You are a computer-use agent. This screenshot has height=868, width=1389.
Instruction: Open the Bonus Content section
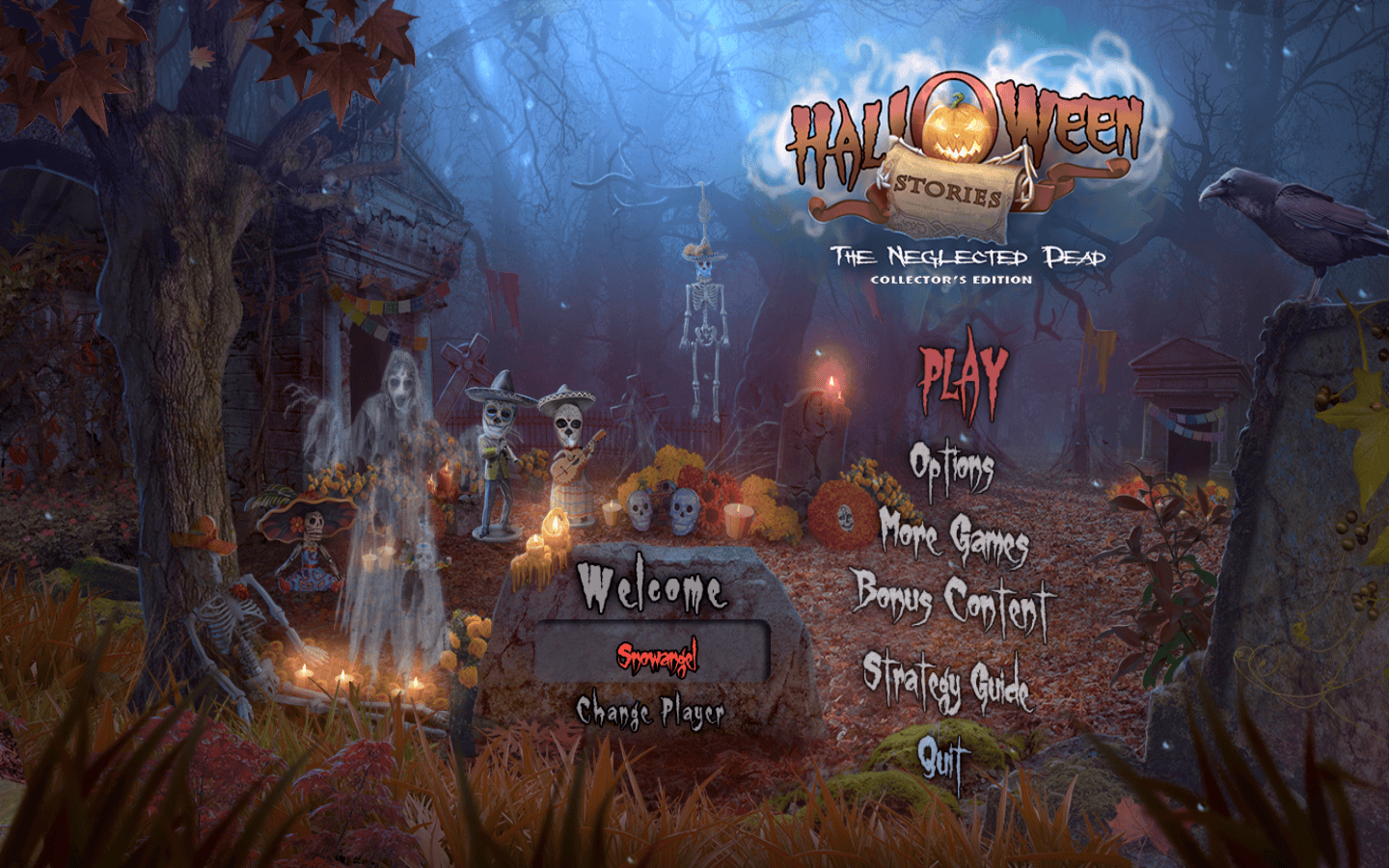point(951,602)
